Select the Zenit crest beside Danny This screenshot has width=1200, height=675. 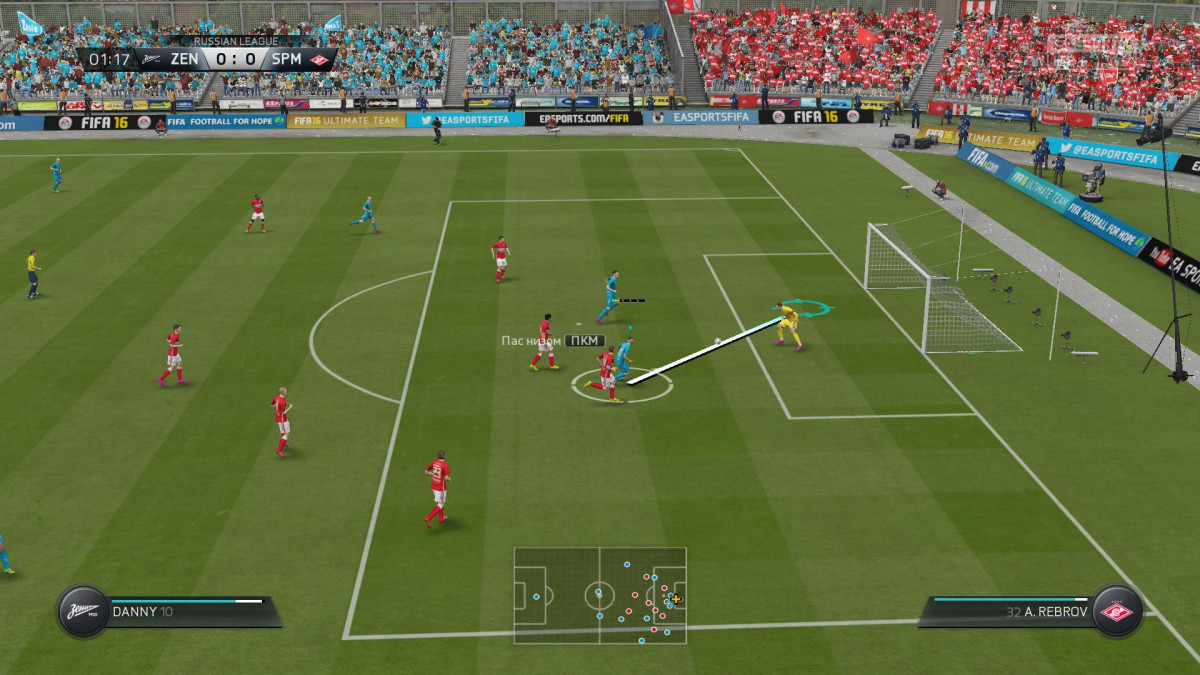click(82, 611)
